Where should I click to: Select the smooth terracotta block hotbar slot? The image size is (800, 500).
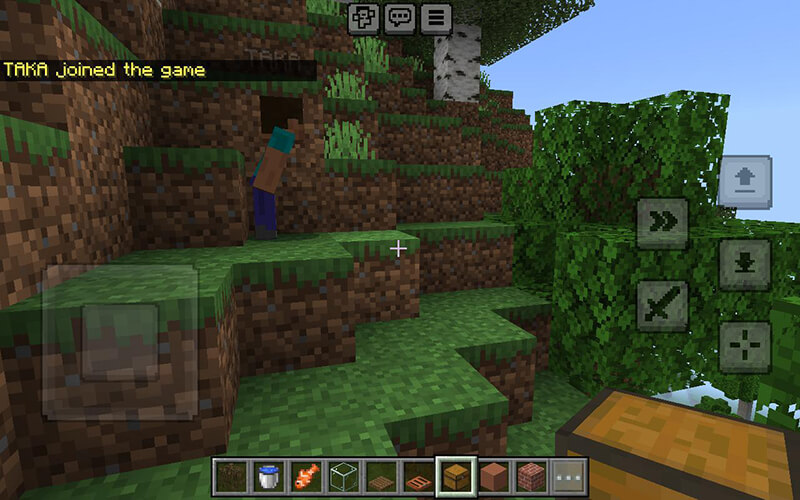493,475
